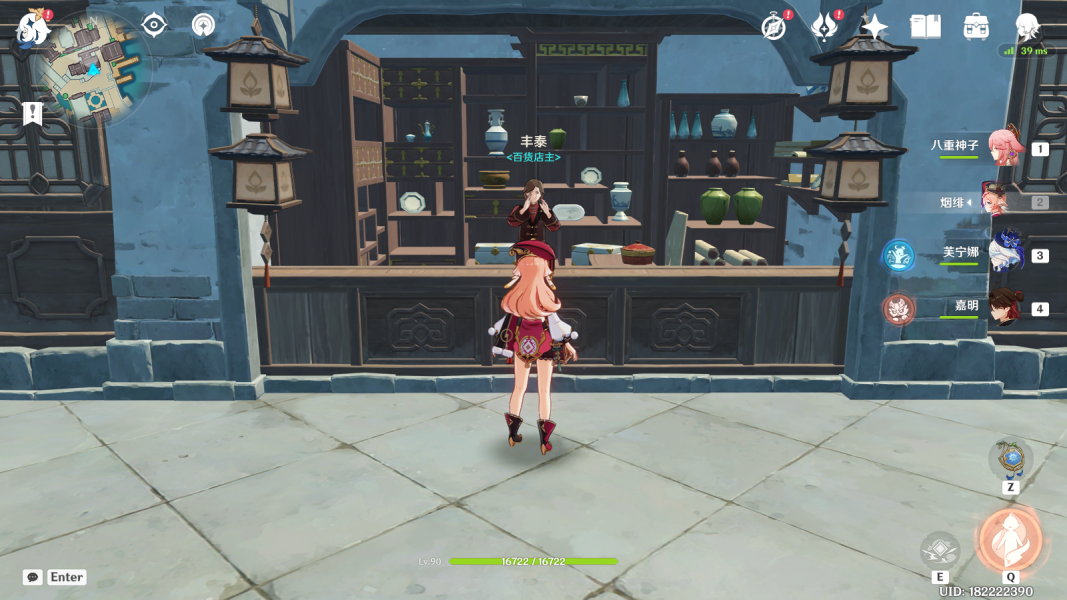
Task: Open the quest log exclamation icon
Action: pos(32,113)
